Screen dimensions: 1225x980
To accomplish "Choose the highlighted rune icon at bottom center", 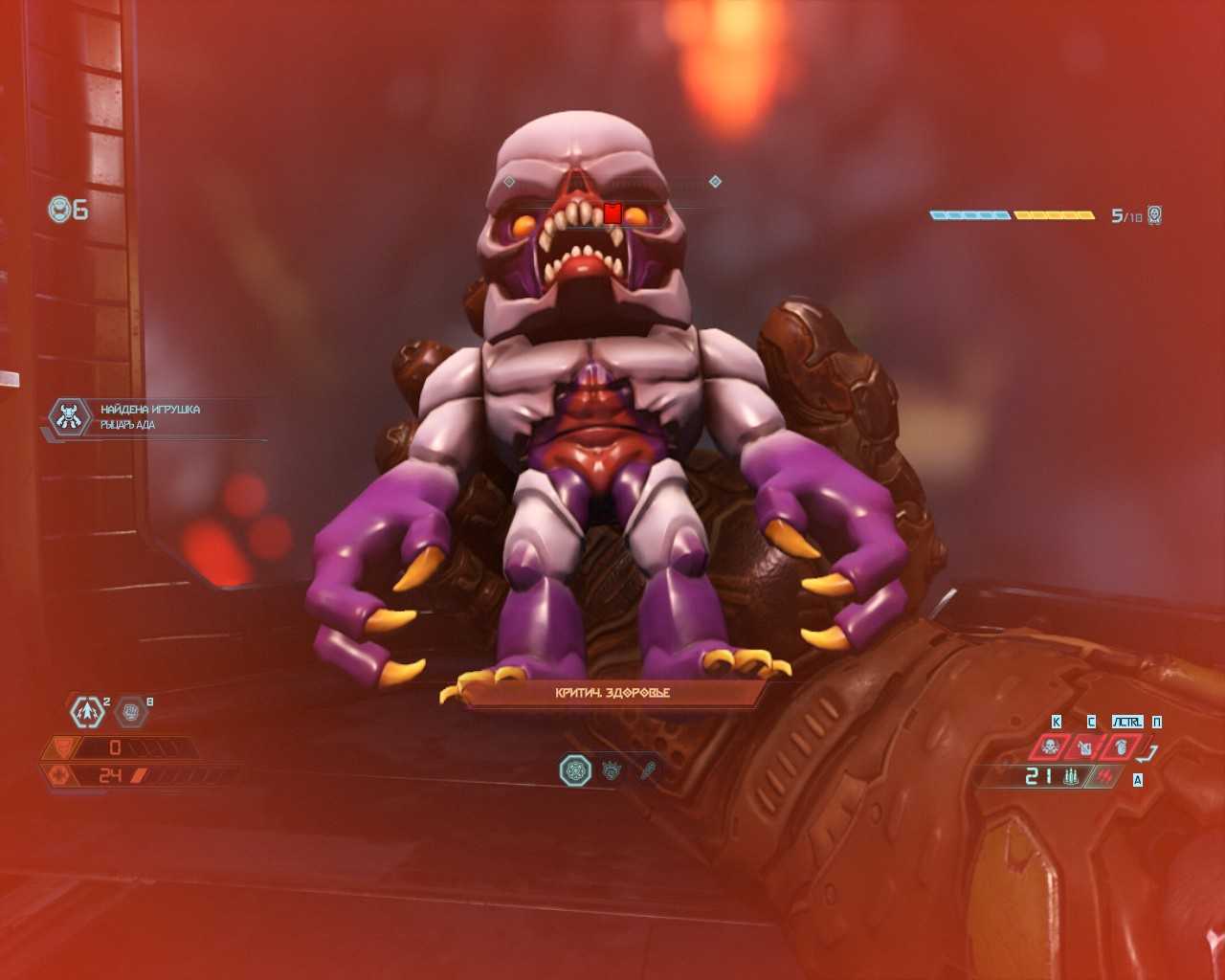I will tap(576, 769).
